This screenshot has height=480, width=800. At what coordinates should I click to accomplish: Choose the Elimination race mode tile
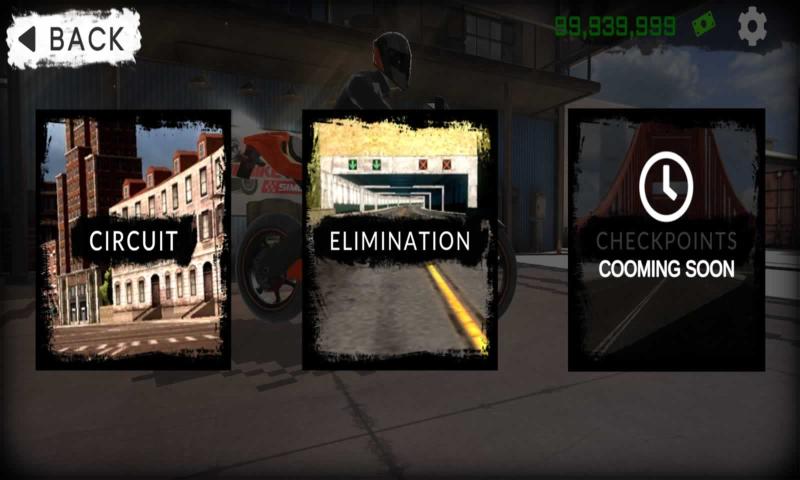[400, 240]
